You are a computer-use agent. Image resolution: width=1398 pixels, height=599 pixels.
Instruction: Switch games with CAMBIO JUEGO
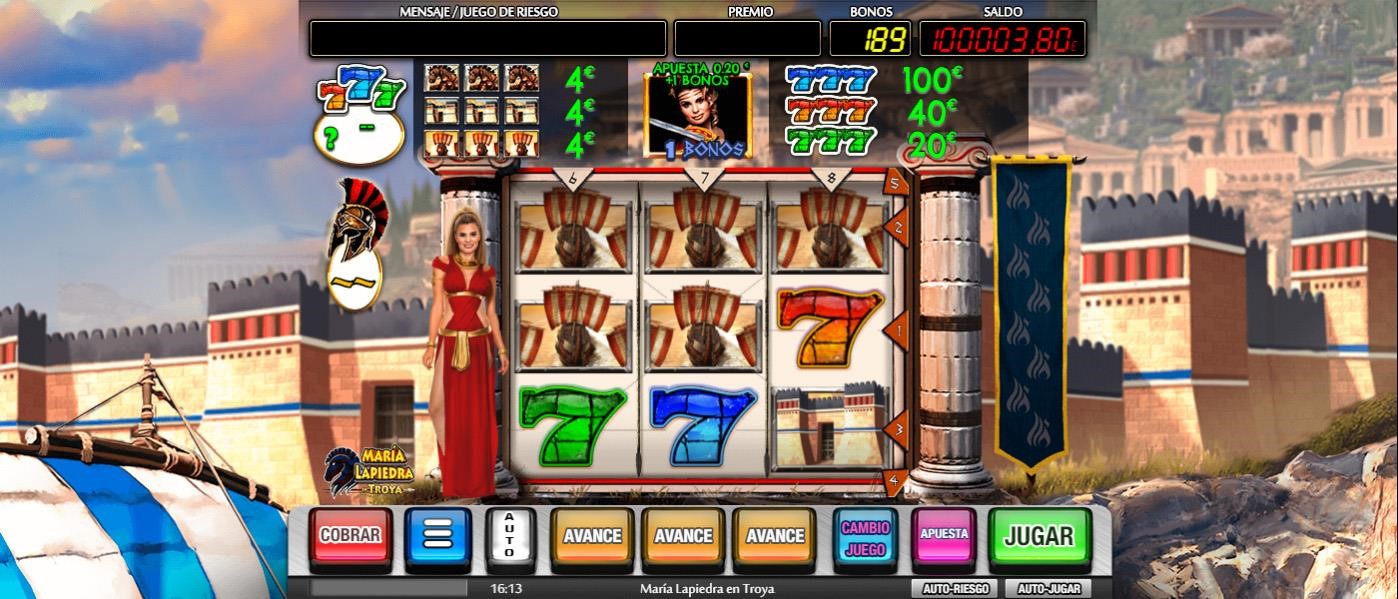coord(865,535)
